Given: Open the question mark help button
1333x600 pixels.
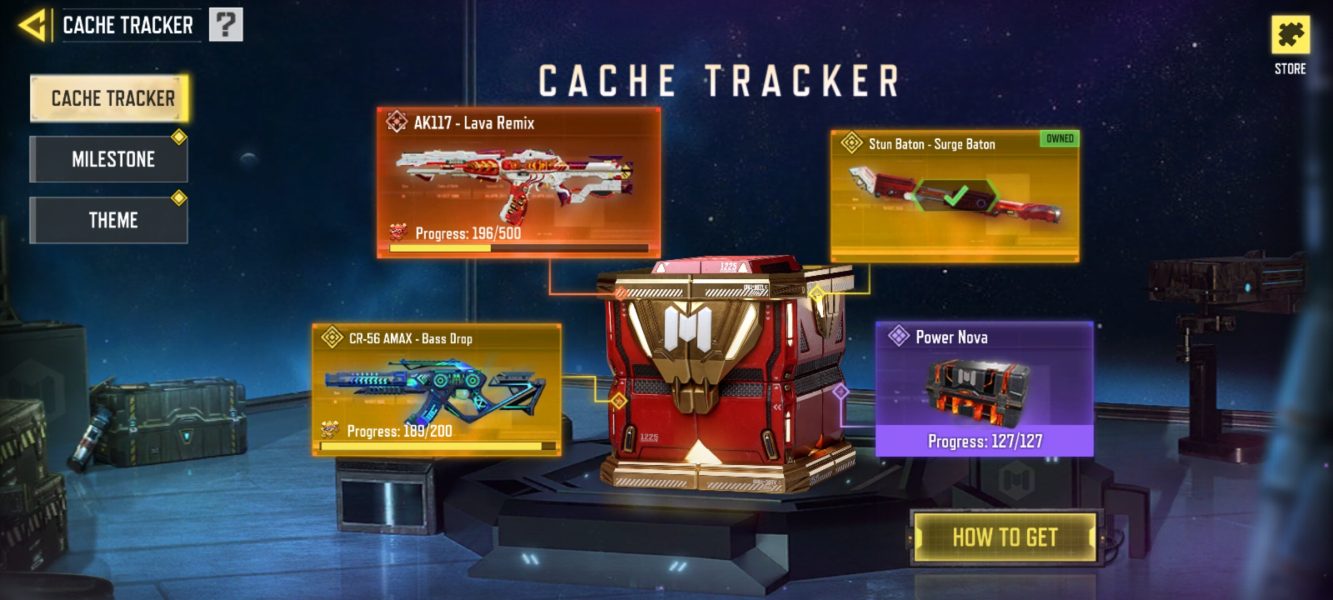Looking at the screenshot, I should (226, 25).
